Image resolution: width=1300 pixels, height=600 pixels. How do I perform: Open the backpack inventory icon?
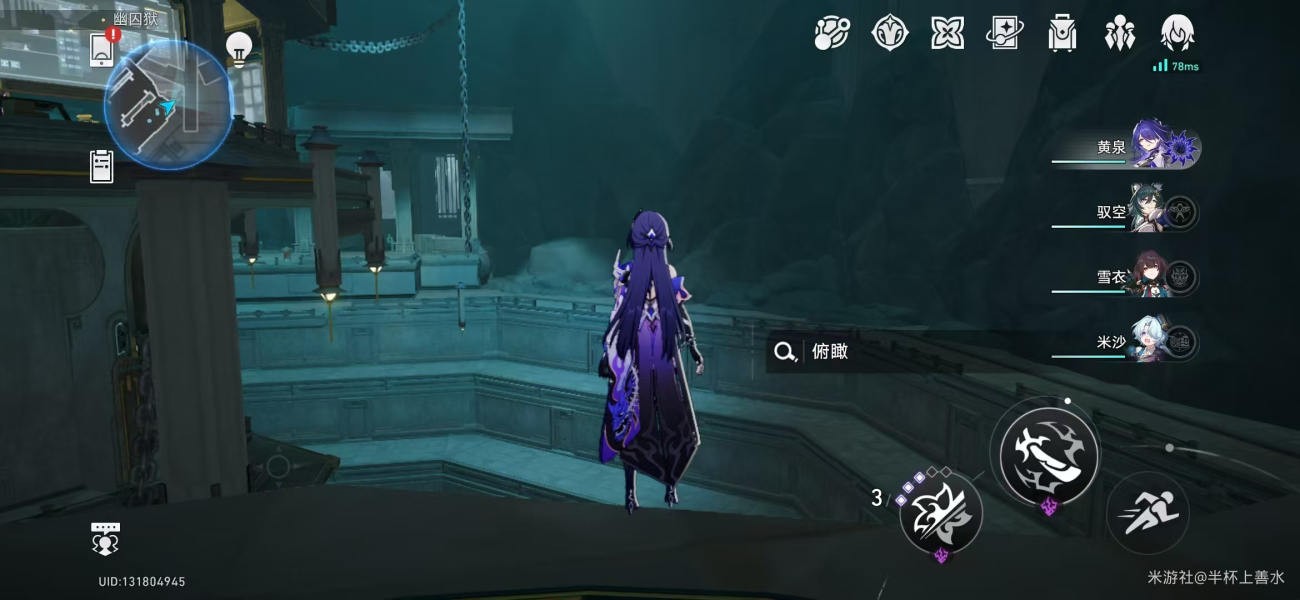click(x=1061, y=33)
